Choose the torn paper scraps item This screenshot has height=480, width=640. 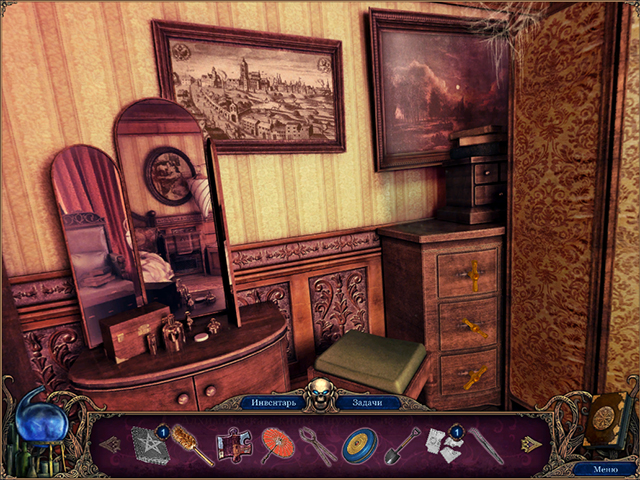(441, 446)
